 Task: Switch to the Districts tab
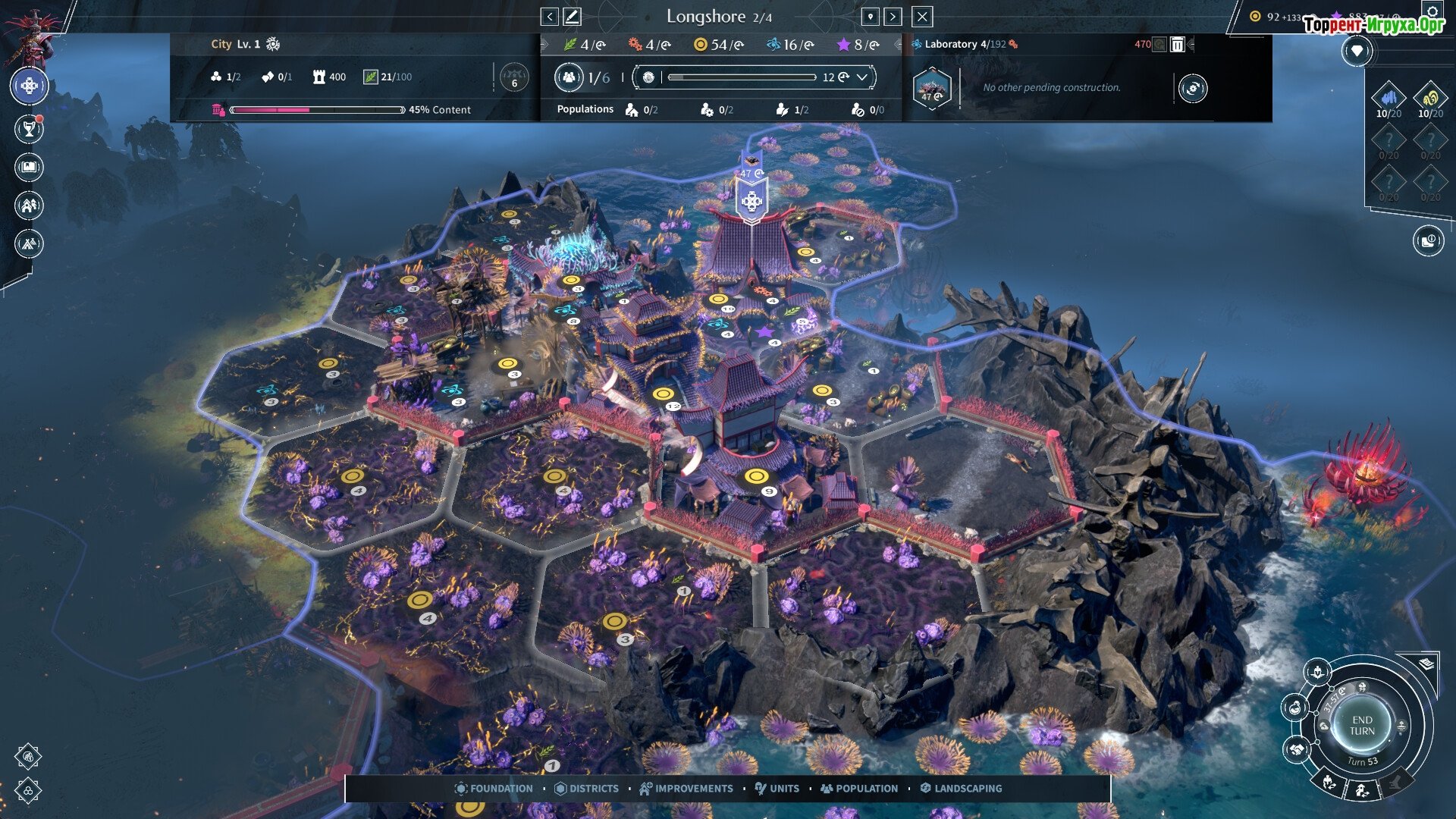pyautogui.click(x=586, y=789)
